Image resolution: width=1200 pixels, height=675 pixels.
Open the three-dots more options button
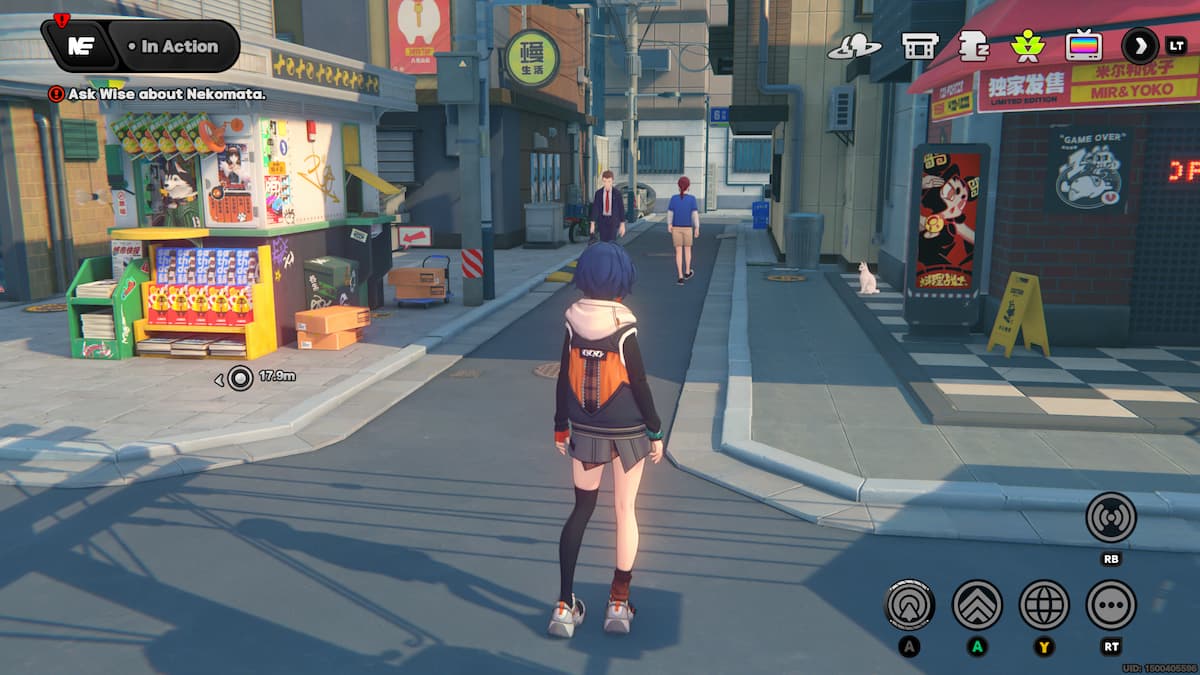tap(1111, 604)
